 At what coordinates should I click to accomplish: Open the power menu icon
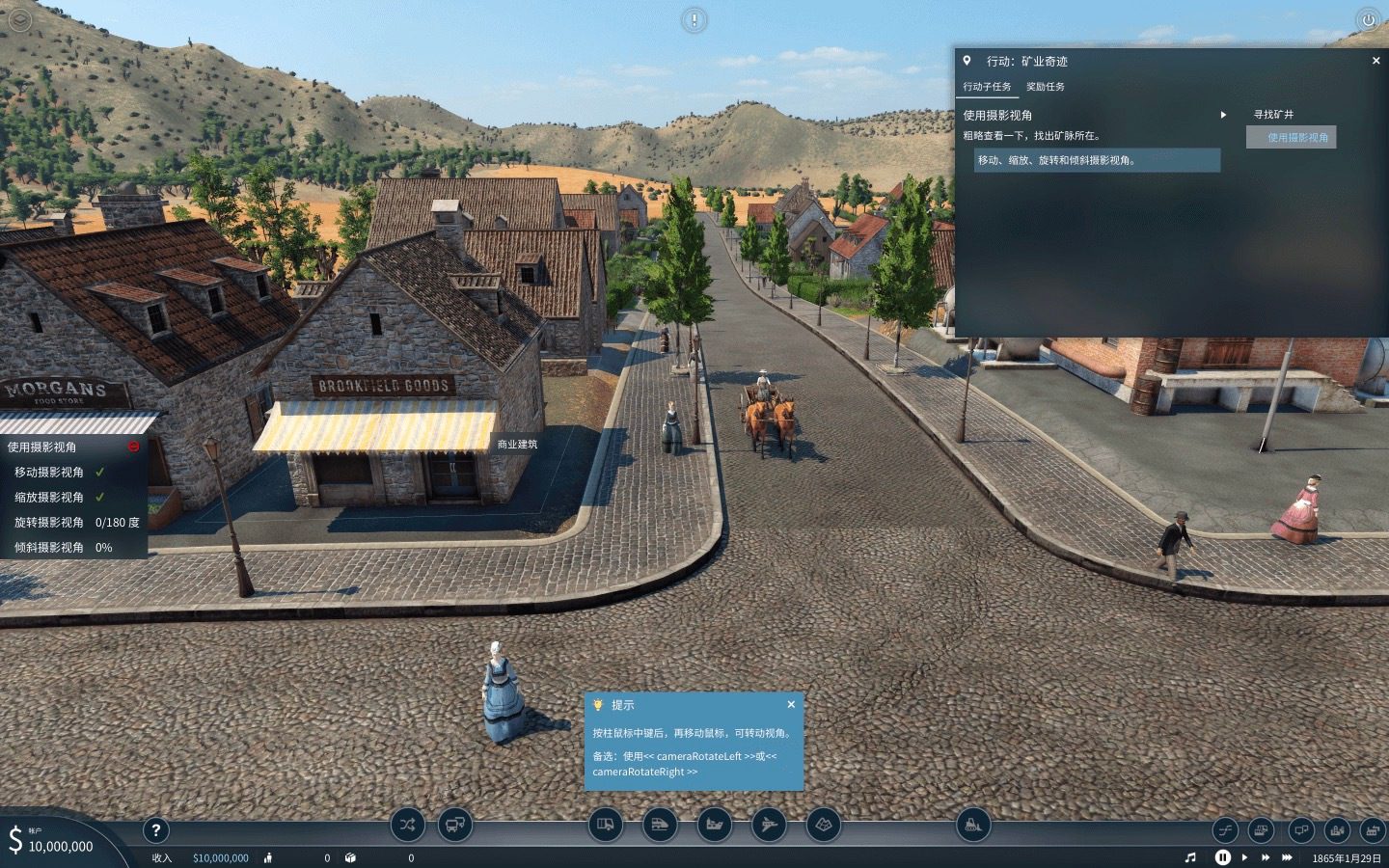(1368, 20)
